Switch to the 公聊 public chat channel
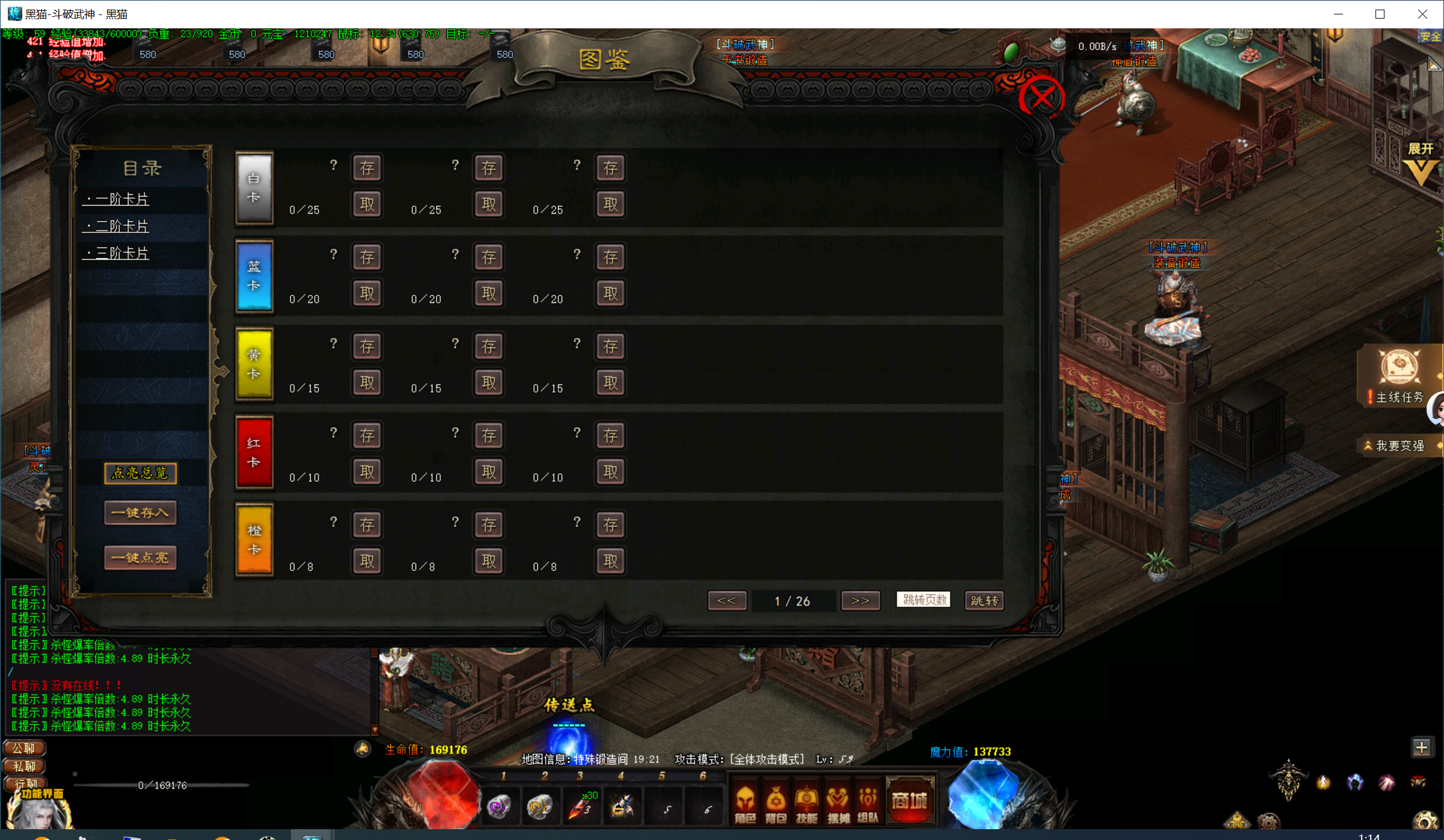This screenshot has height=840, width=1444. (x=24, y=748)
